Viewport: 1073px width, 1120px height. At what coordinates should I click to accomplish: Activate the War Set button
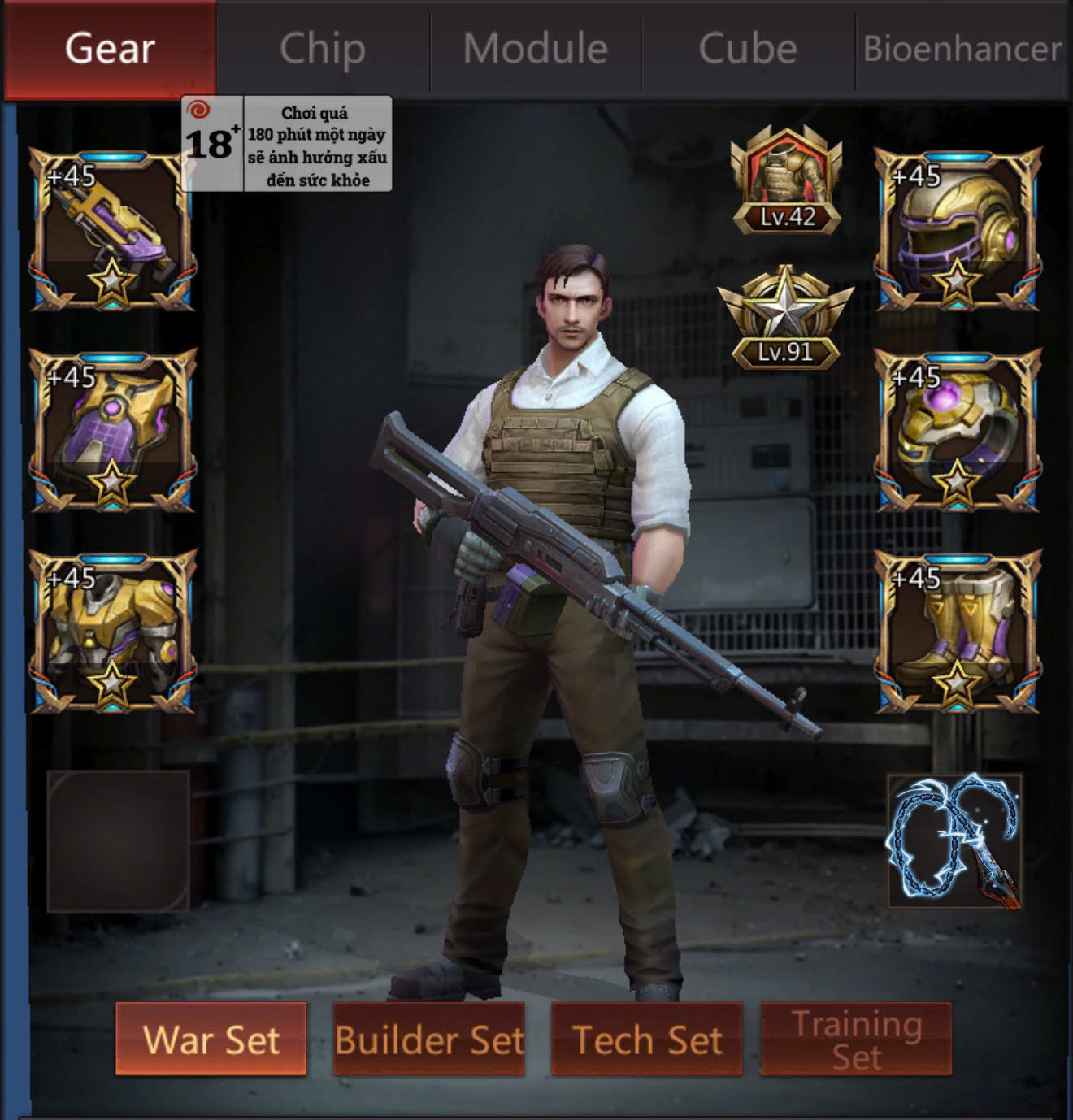(211, 1040)
